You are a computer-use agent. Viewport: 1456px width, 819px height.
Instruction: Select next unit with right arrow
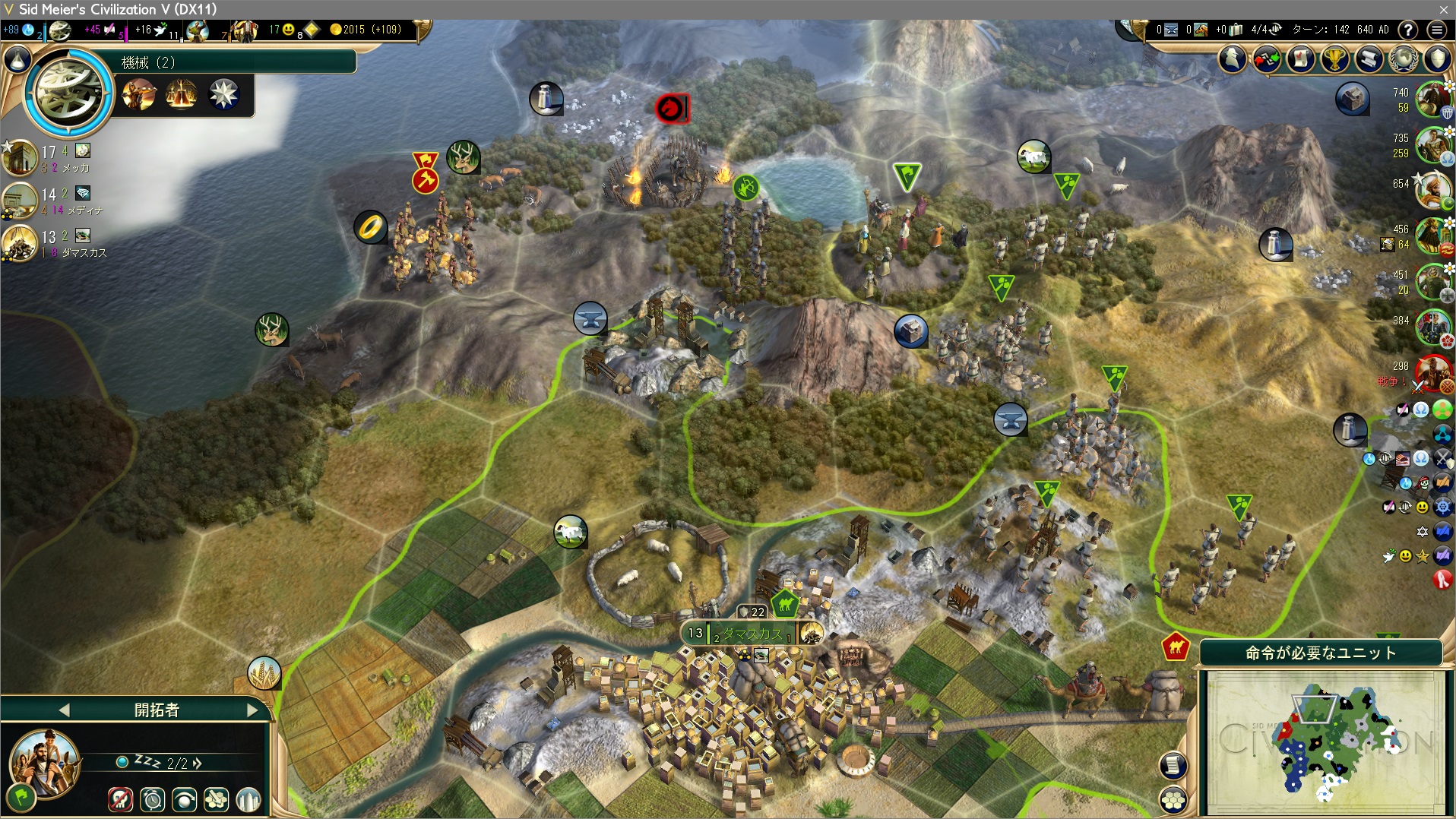[x=253, y=710]
